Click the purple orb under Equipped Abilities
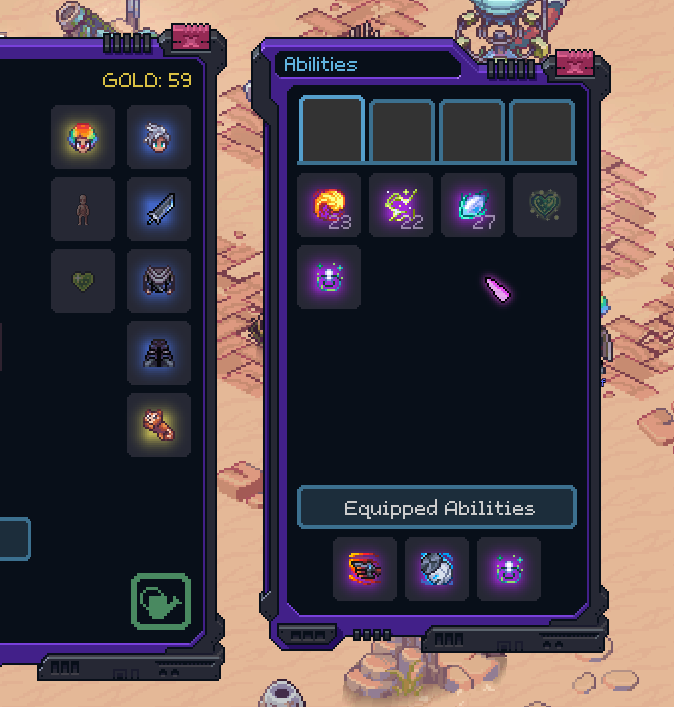Viewport: 674px width, 707px height. [509, 569]
